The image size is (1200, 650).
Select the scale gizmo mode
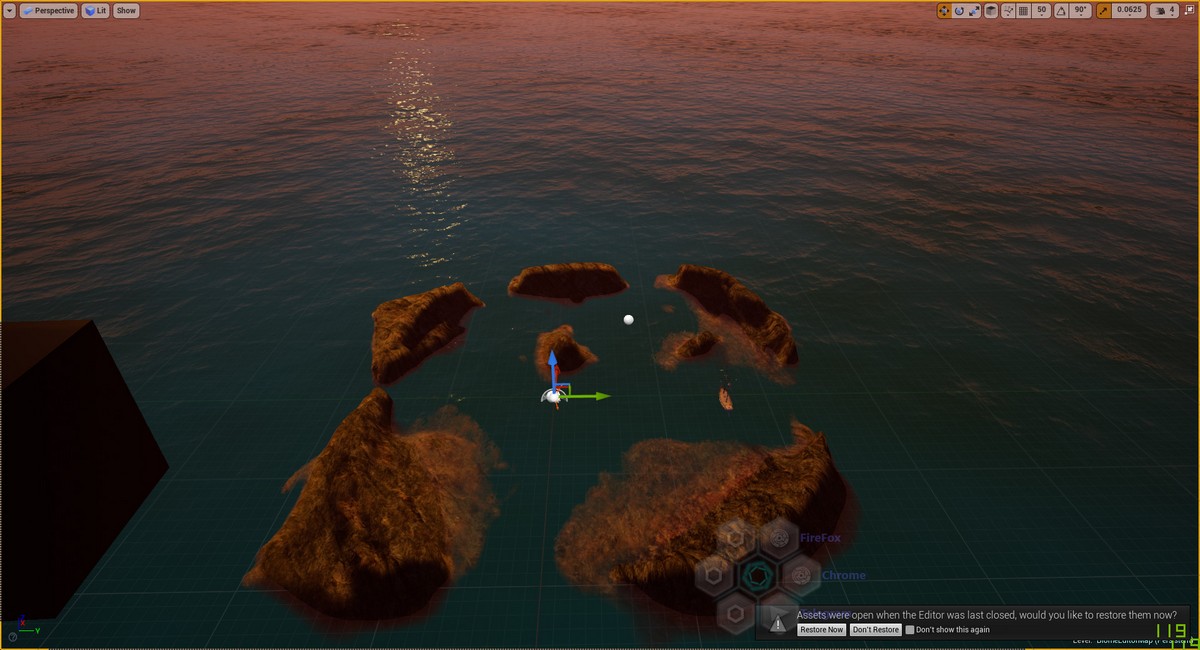(x=974, y=10)
